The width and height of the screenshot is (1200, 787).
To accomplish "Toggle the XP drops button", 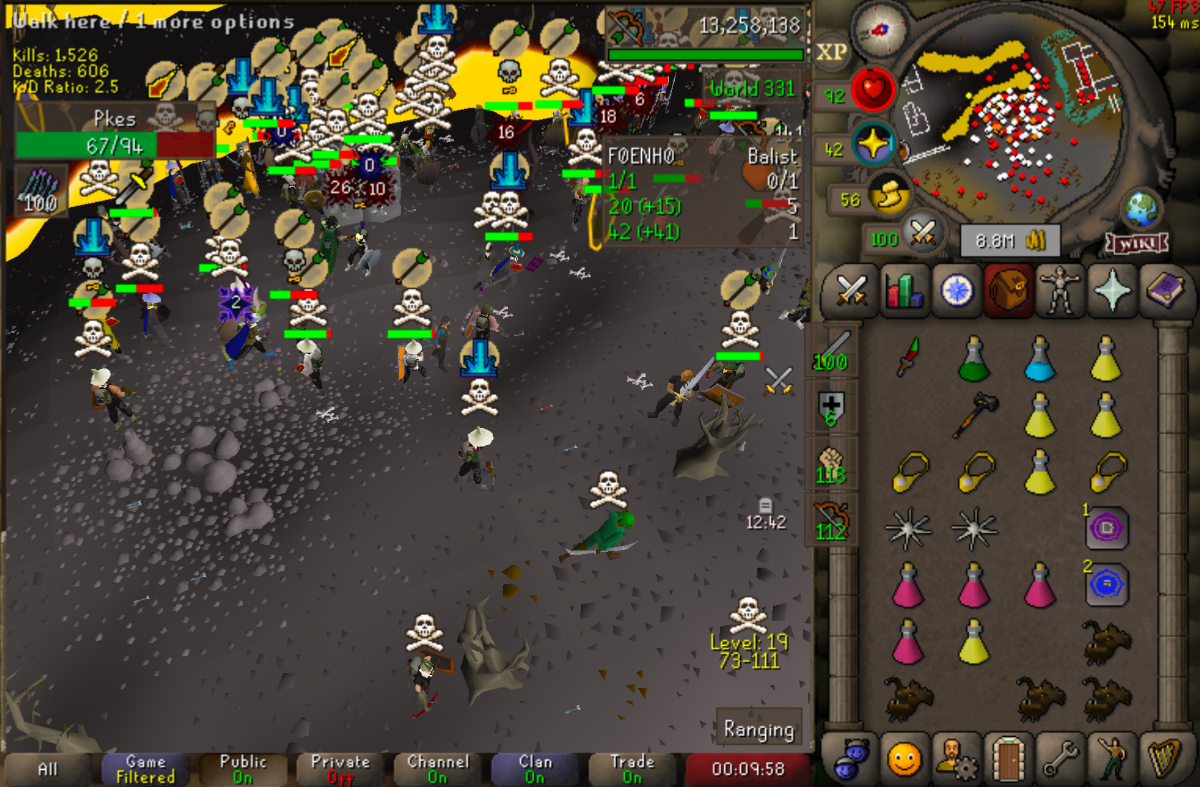I will point(831,52).
